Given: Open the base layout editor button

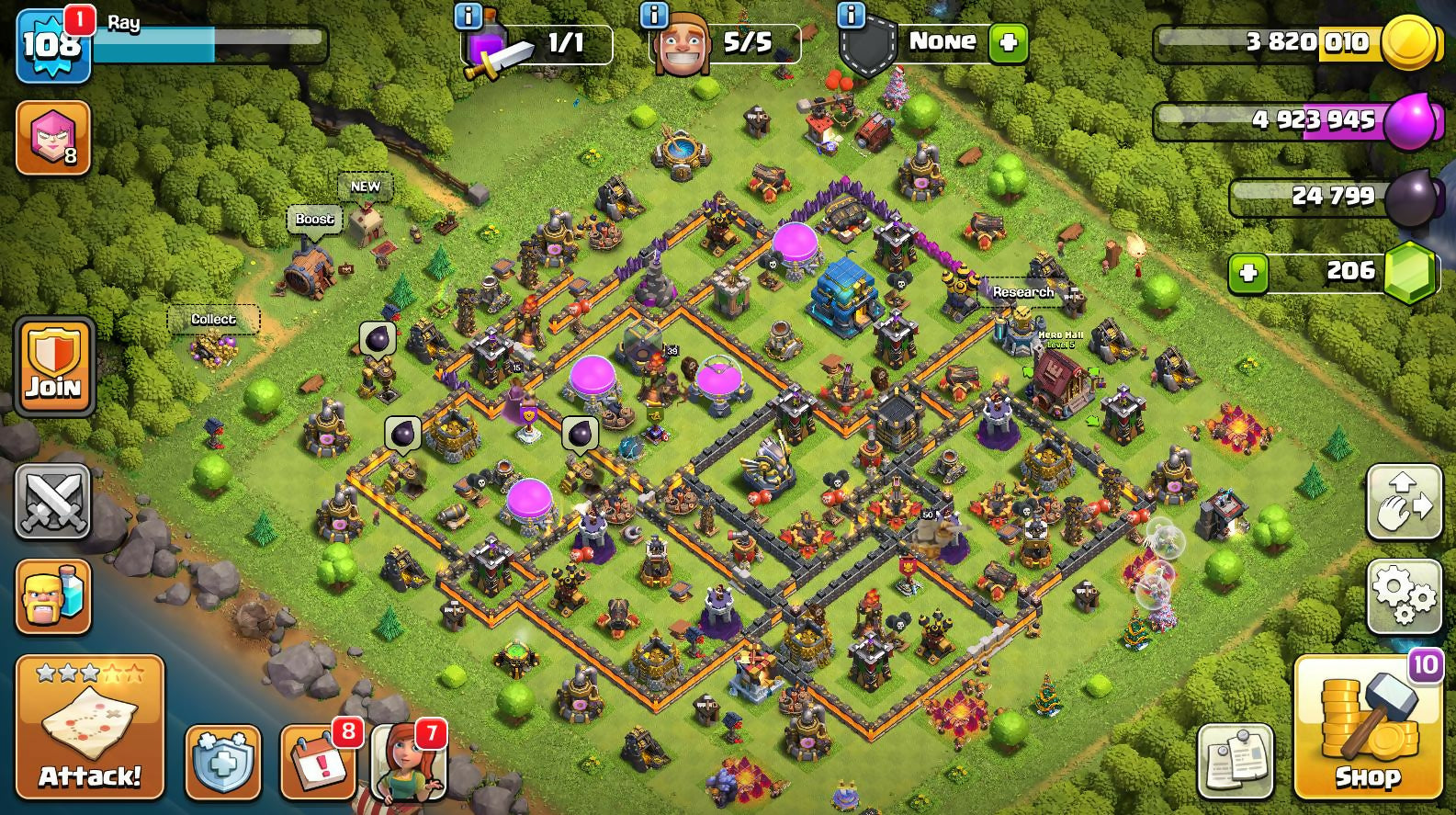Looking at the screenshot, I should (x=1404, y=502).
